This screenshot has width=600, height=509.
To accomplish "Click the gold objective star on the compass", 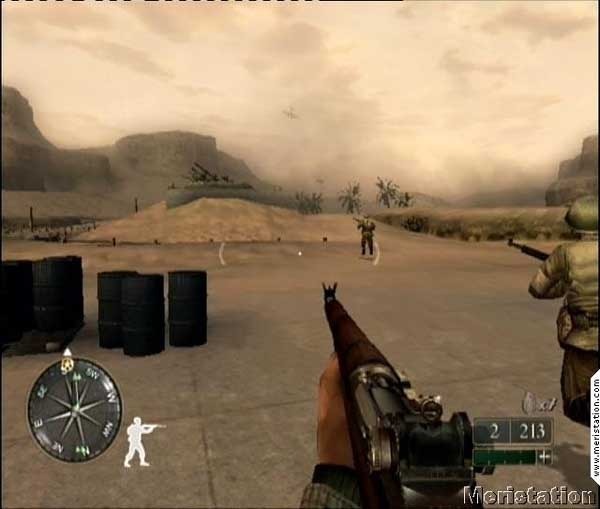I will (x=67, y=364).
